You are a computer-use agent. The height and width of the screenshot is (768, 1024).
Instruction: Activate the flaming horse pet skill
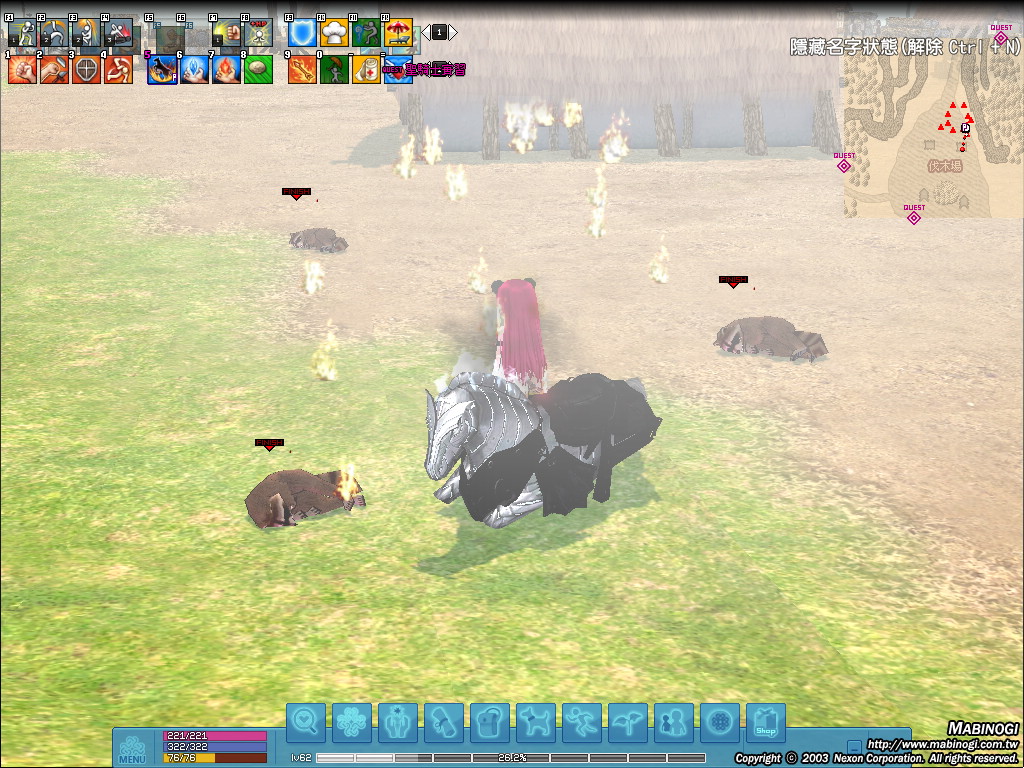(162, 70)
